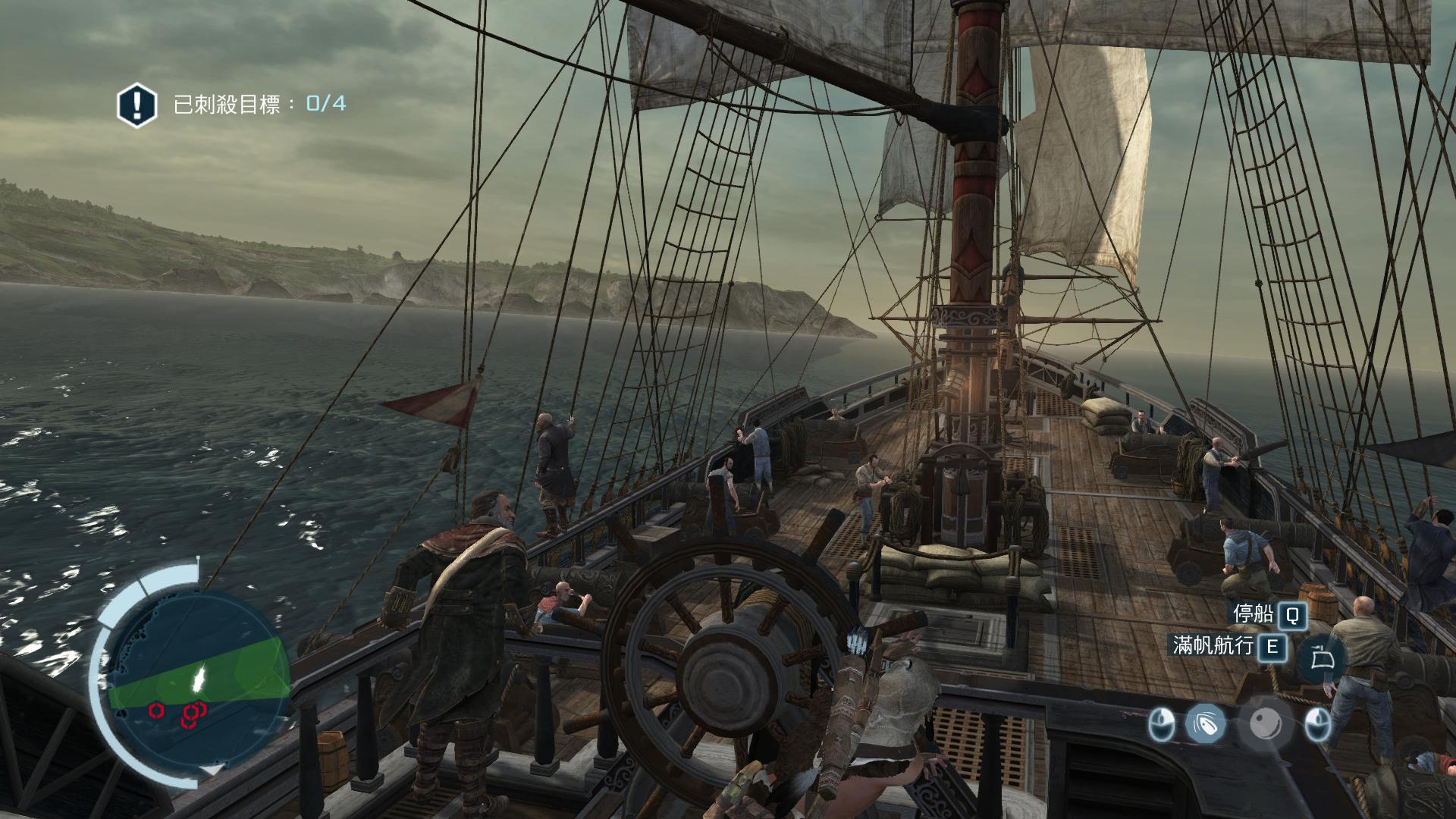Select the leftmost red target marker on minimap
Screen dimensions: 1456x819
[155, 710]
